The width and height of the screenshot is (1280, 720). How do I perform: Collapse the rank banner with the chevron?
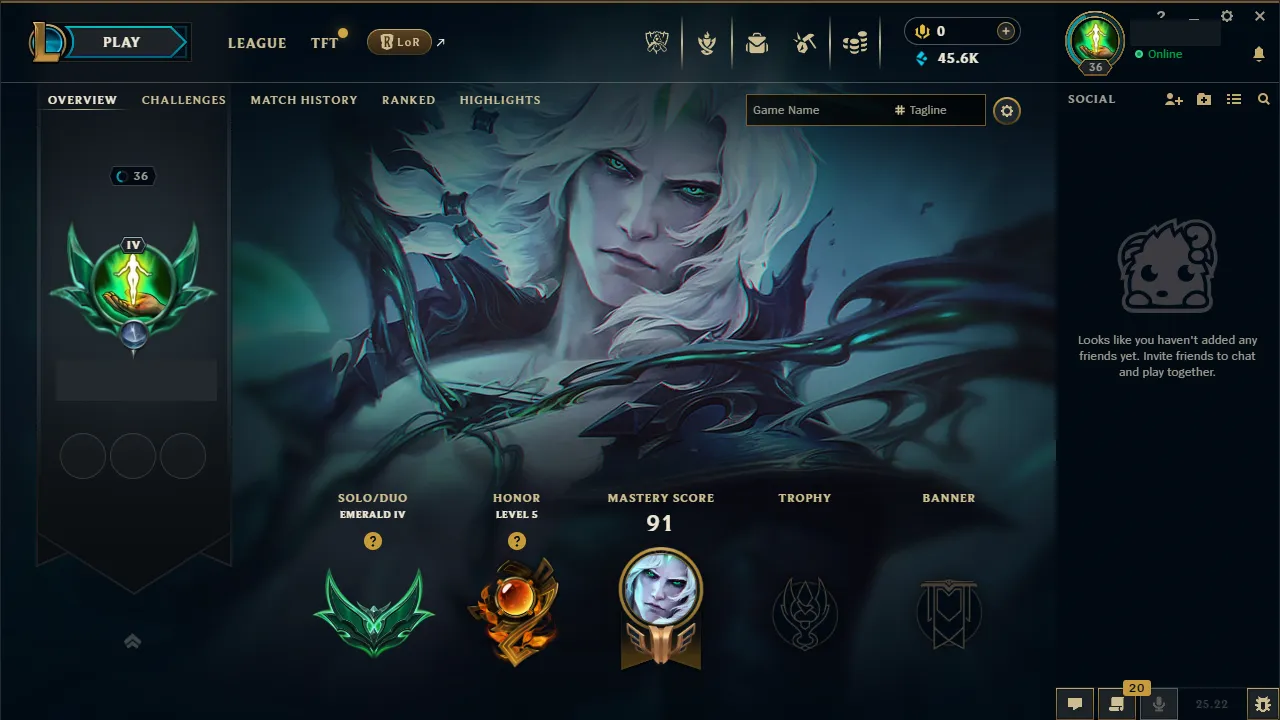[x=133, y=641]
